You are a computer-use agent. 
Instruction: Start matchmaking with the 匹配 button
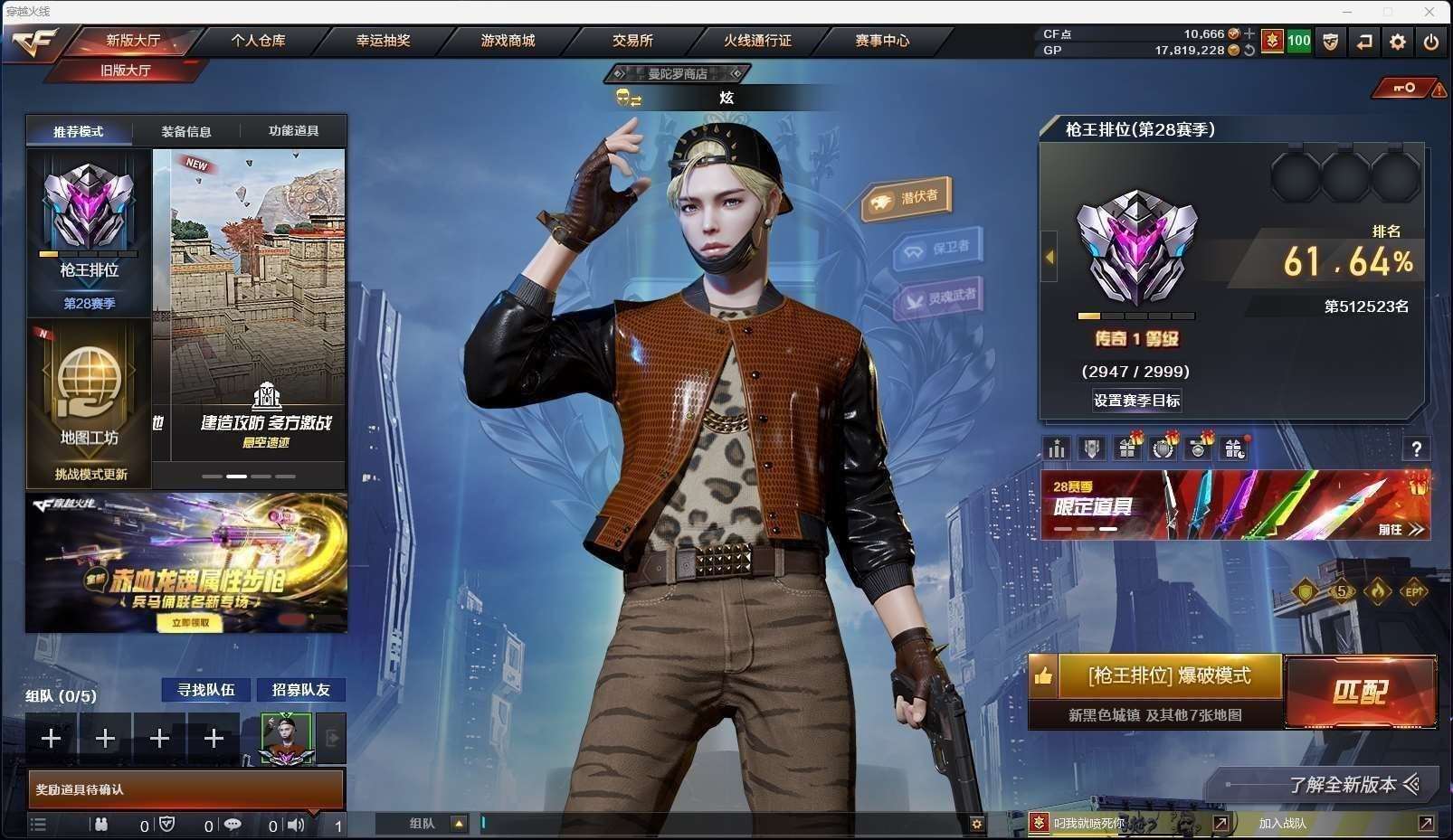point(1359,693)
